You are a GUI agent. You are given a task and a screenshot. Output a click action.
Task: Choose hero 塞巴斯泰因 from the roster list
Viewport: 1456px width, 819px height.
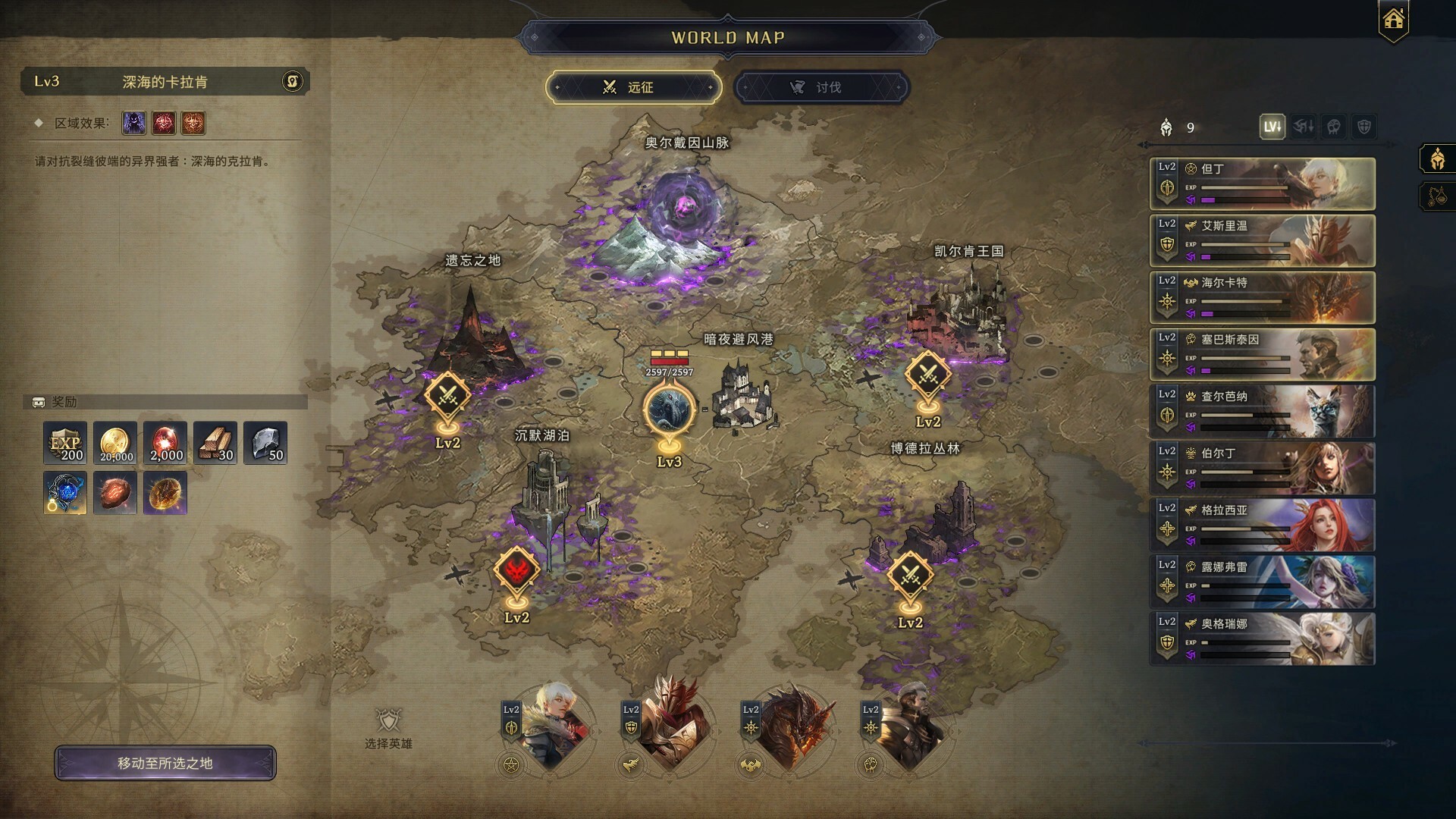pyautogui.click(x=1262, y=354)
